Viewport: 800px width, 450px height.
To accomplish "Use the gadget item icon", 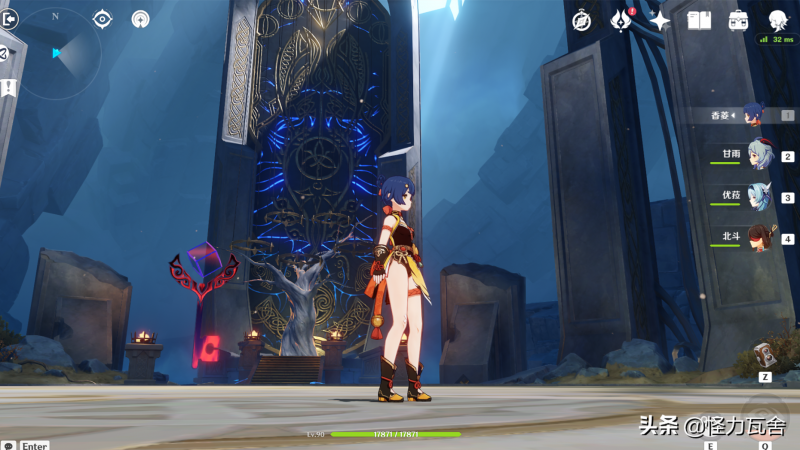I will pos(765,355).
